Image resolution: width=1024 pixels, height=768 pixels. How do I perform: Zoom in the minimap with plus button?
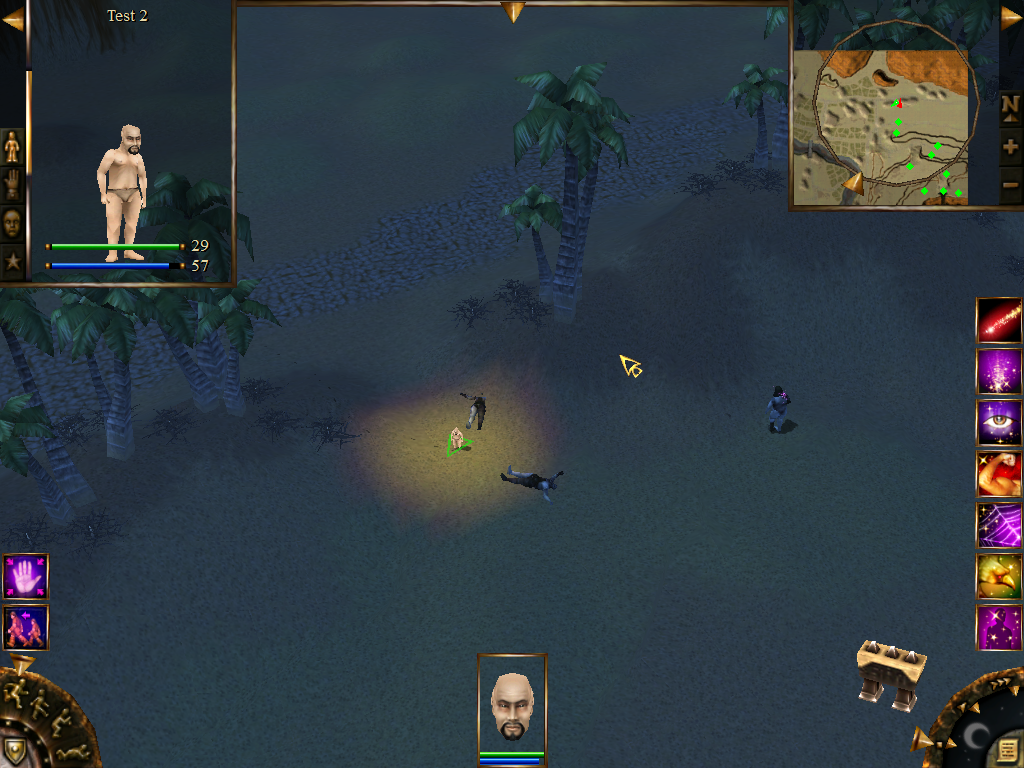[x=1010, y=148]
